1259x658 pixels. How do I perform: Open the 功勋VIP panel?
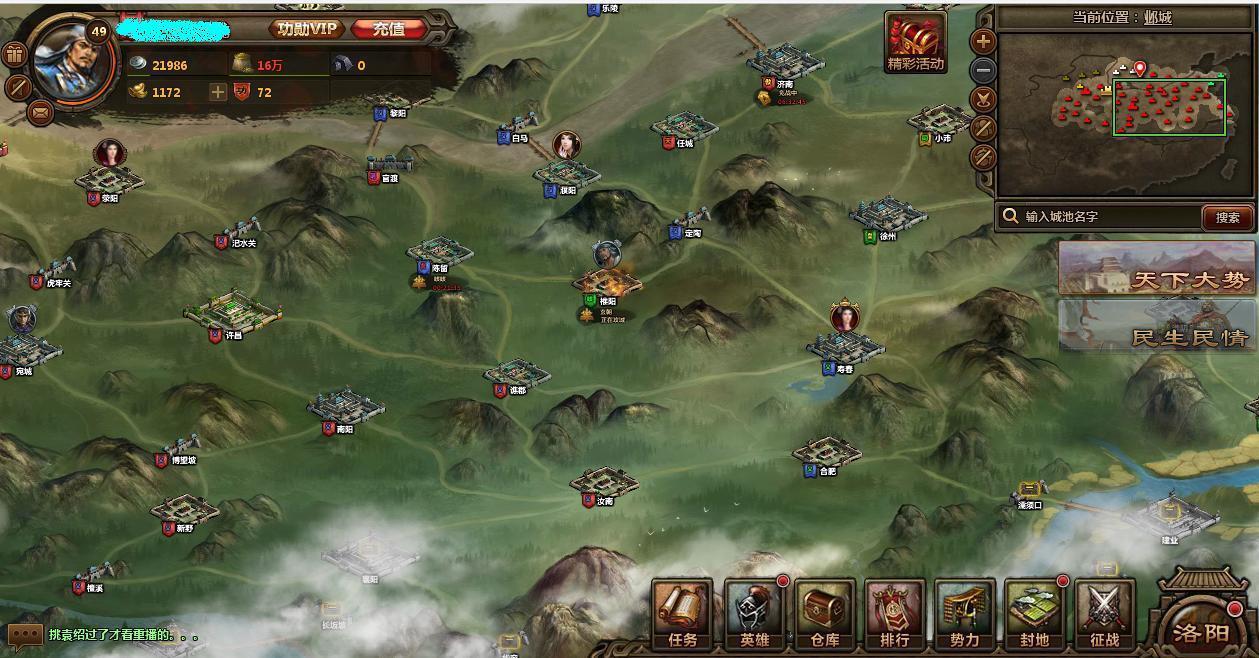click(x=308, y=29)
